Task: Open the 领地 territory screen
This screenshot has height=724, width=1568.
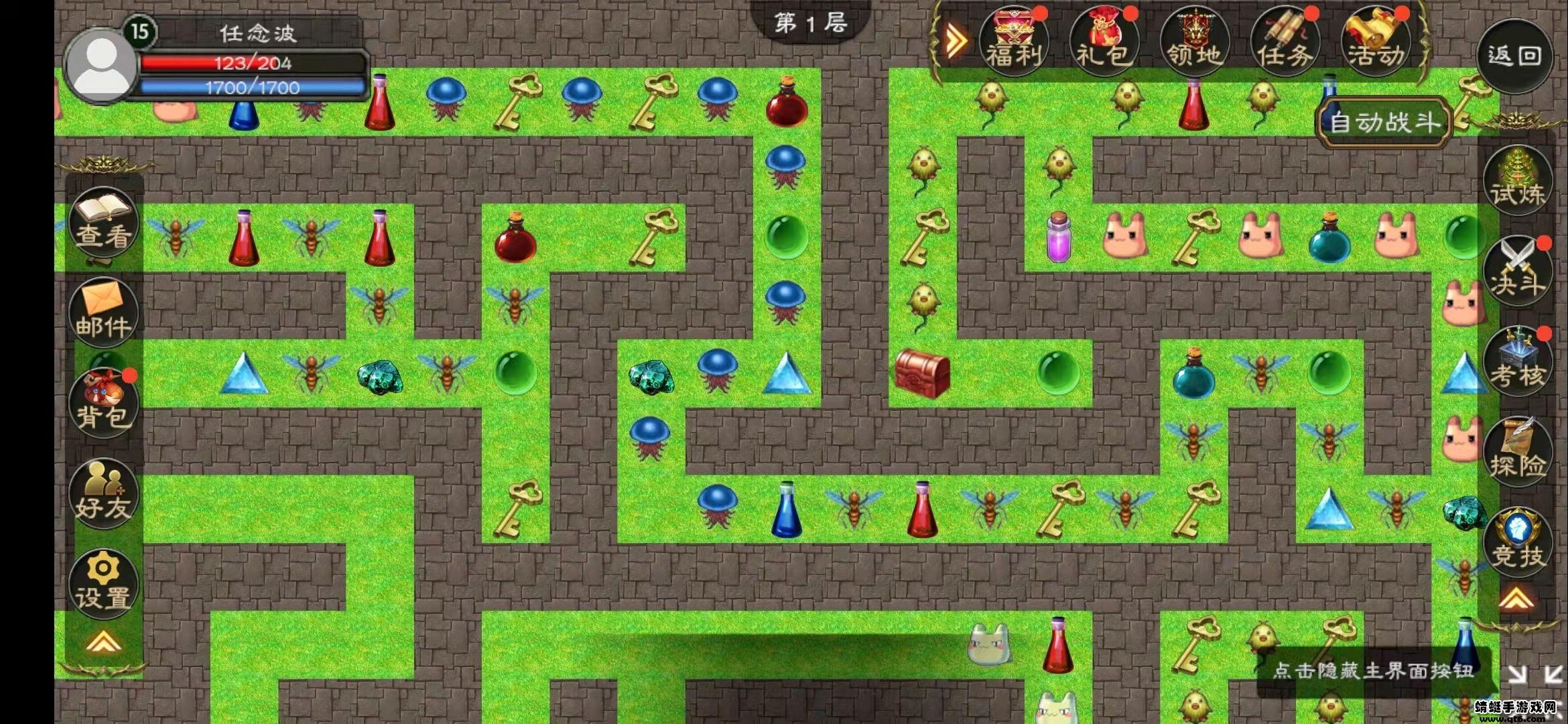Action: click(x=1194, y=42)
